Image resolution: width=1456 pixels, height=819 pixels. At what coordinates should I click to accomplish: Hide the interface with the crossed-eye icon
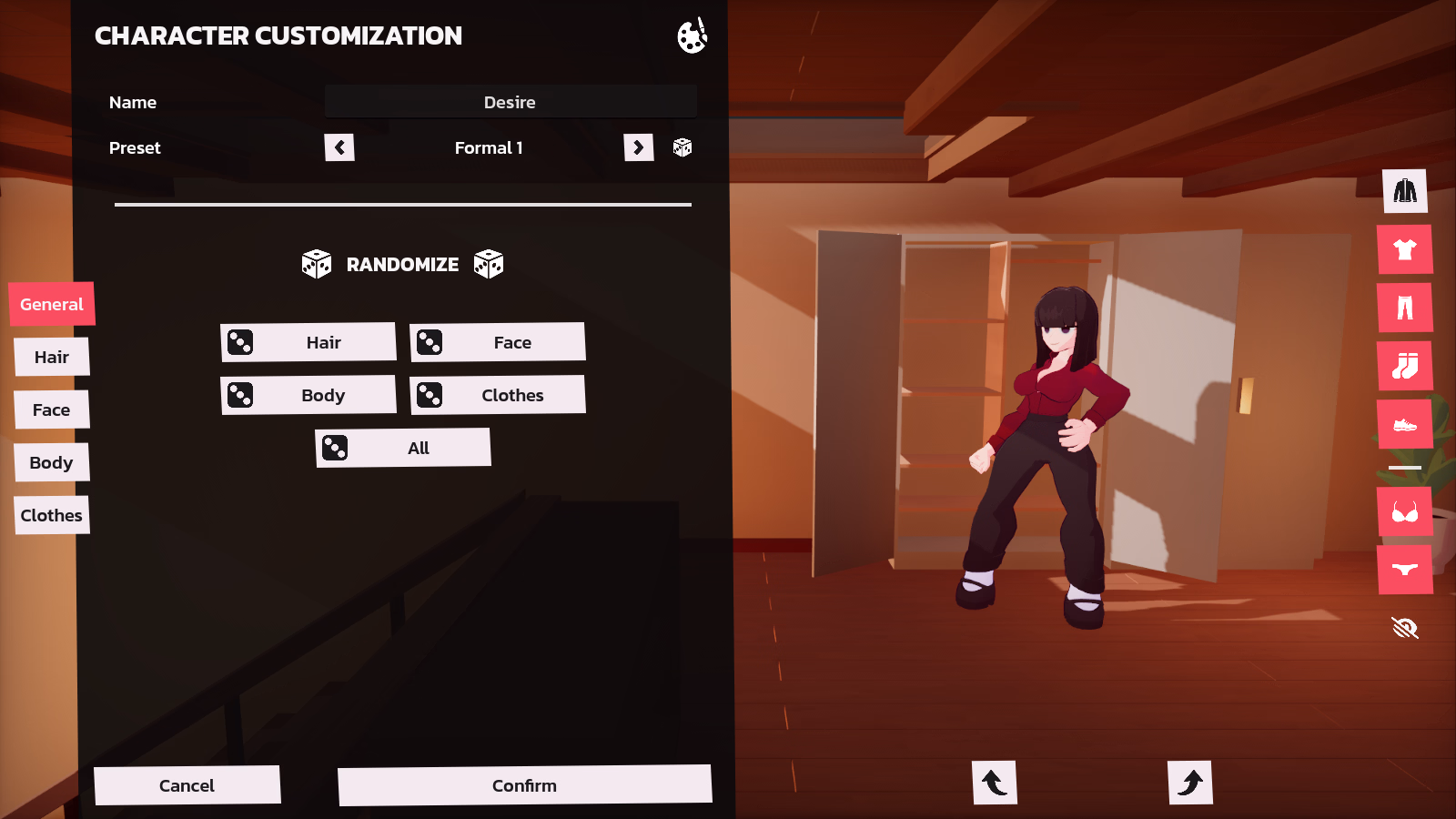coord(1404,627)
